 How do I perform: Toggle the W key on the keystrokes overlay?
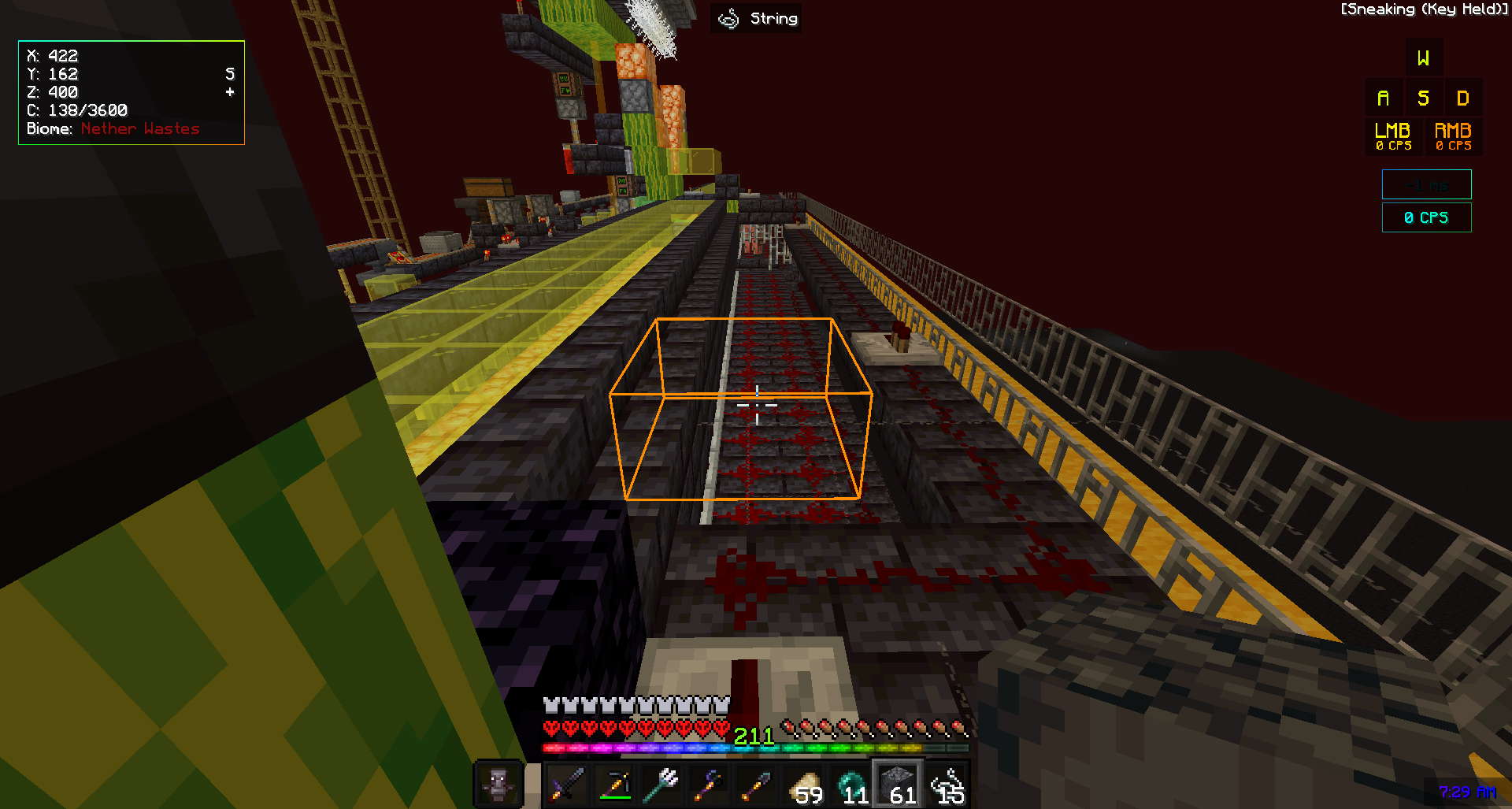[x=1423, y=56]
